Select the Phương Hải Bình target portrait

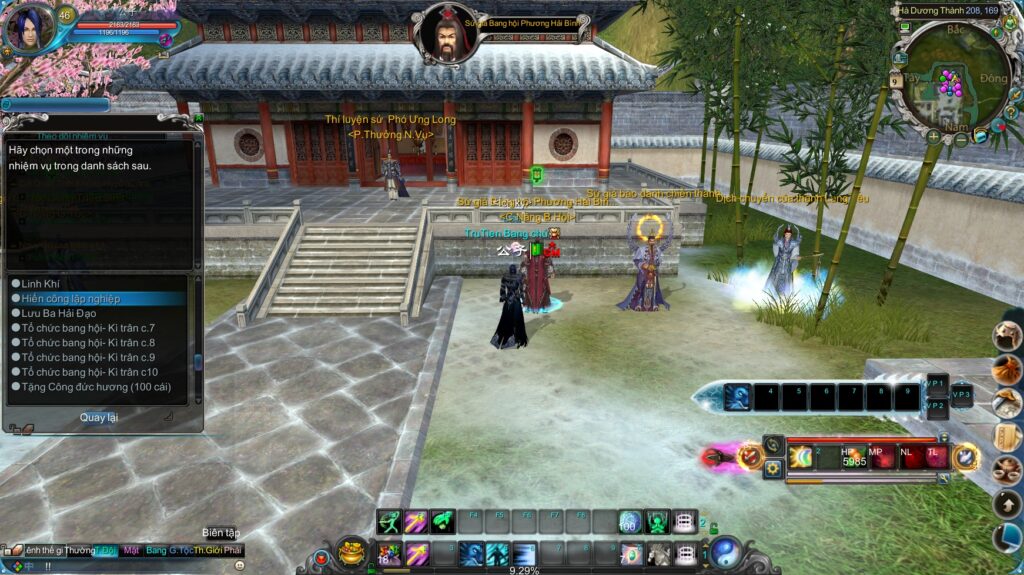click(446, 32)
